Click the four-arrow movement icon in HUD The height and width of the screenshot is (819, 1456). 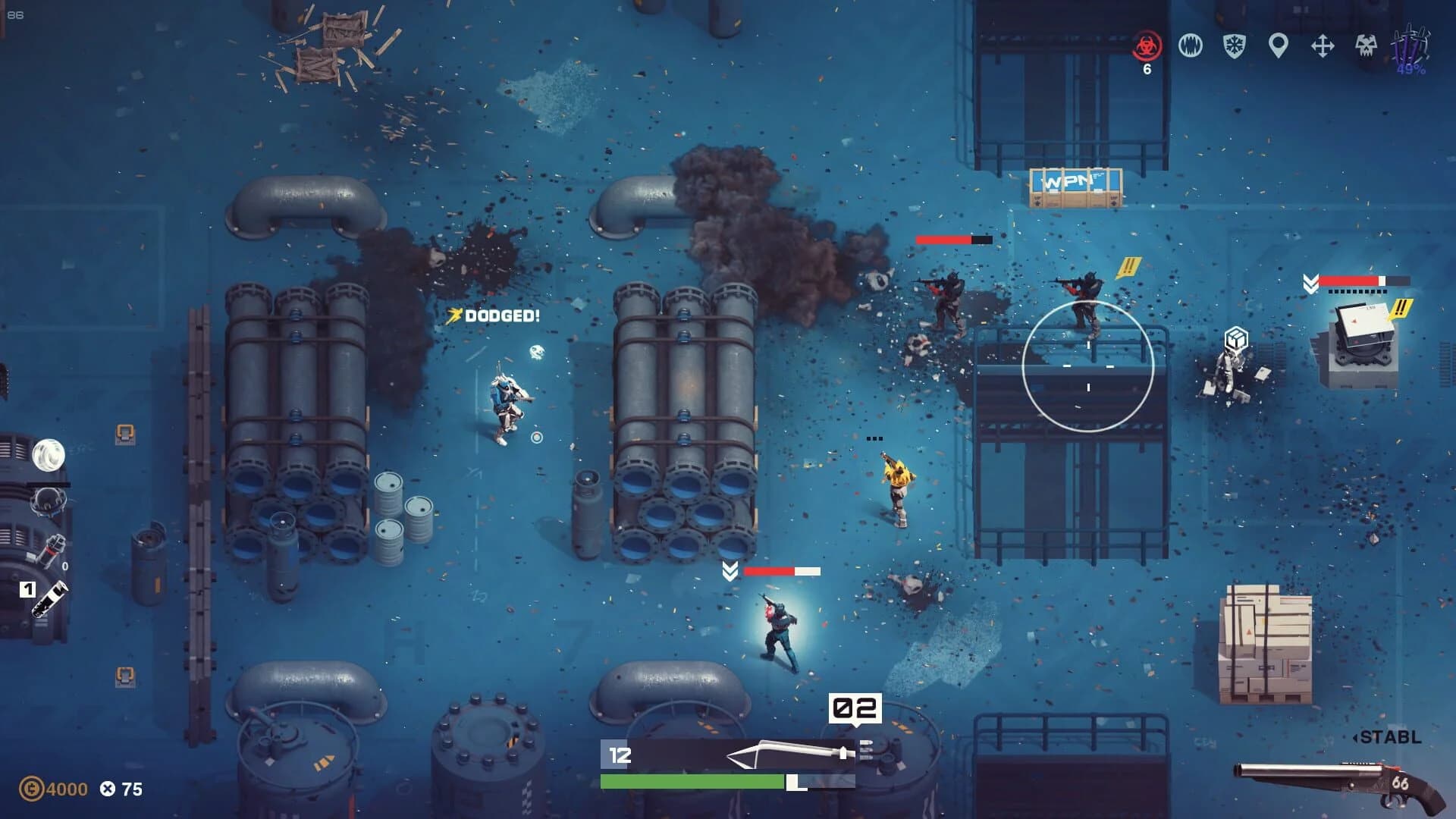1323,44
